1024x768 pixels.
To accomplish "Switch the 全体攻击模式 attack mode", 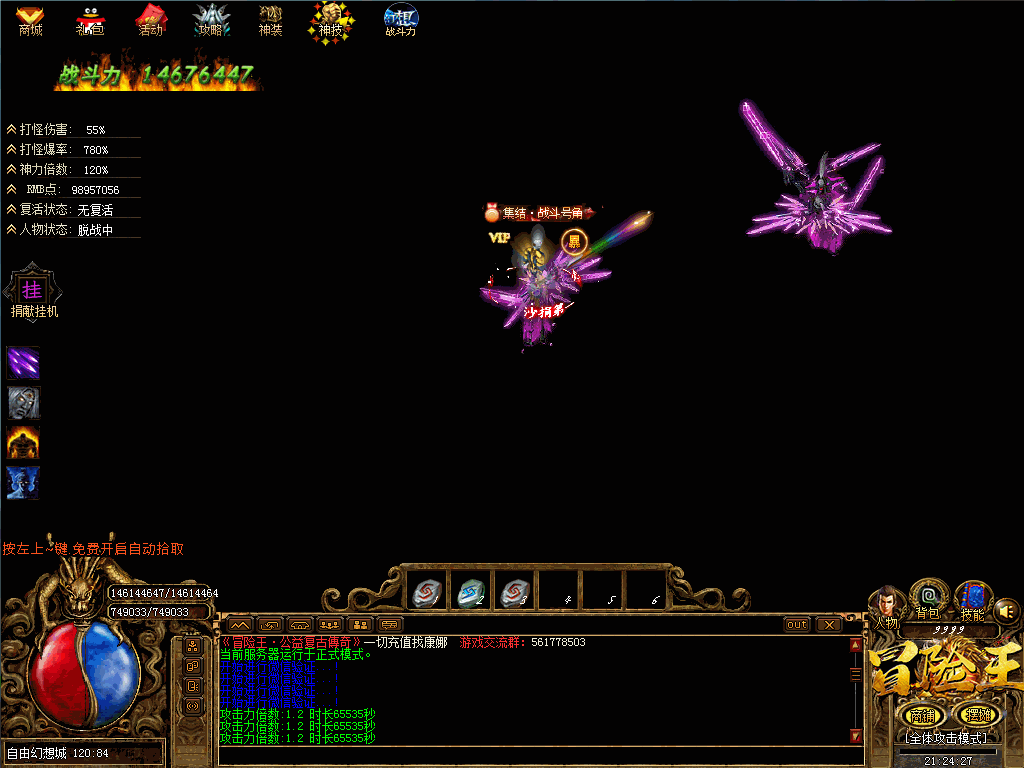I will (946, 738).
